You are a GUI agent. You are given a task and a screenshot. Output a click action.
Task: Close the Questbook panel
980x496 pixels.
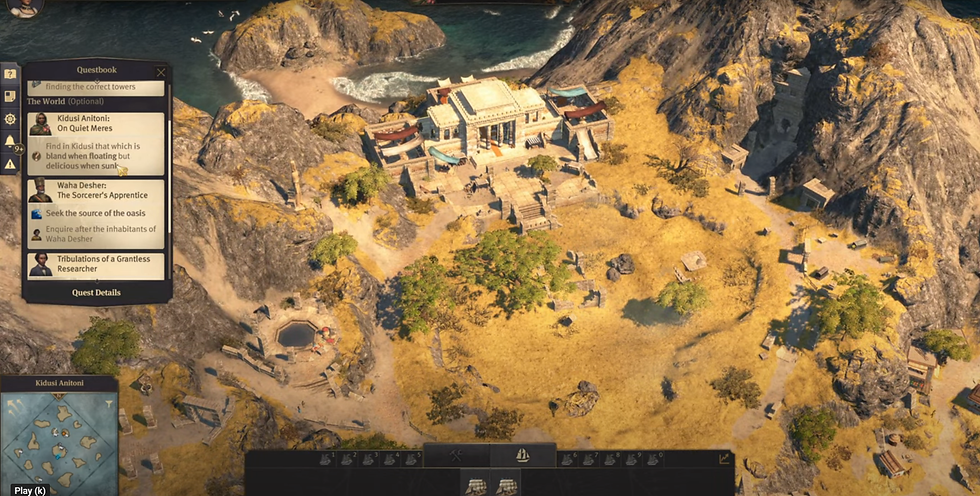[162, 72]
